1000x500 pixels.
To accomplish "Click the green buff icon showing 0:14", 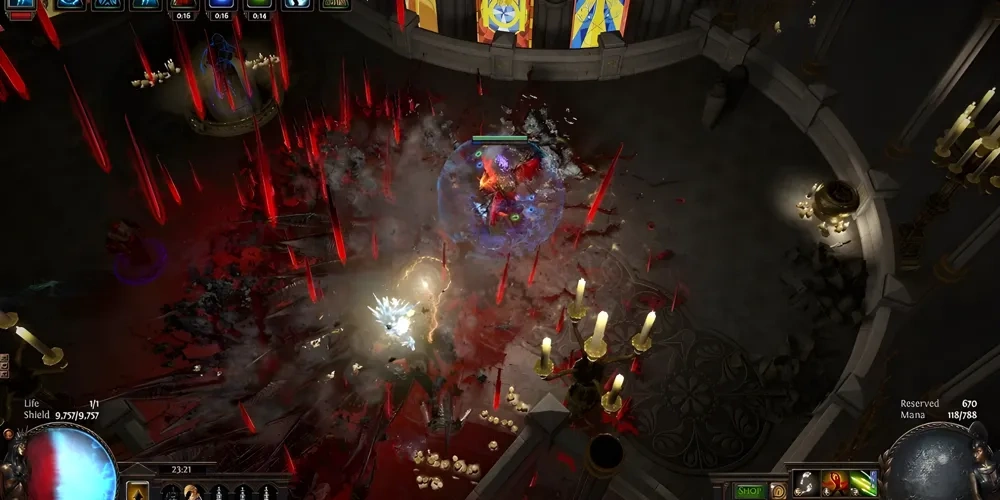I will [x=259, y=5].
